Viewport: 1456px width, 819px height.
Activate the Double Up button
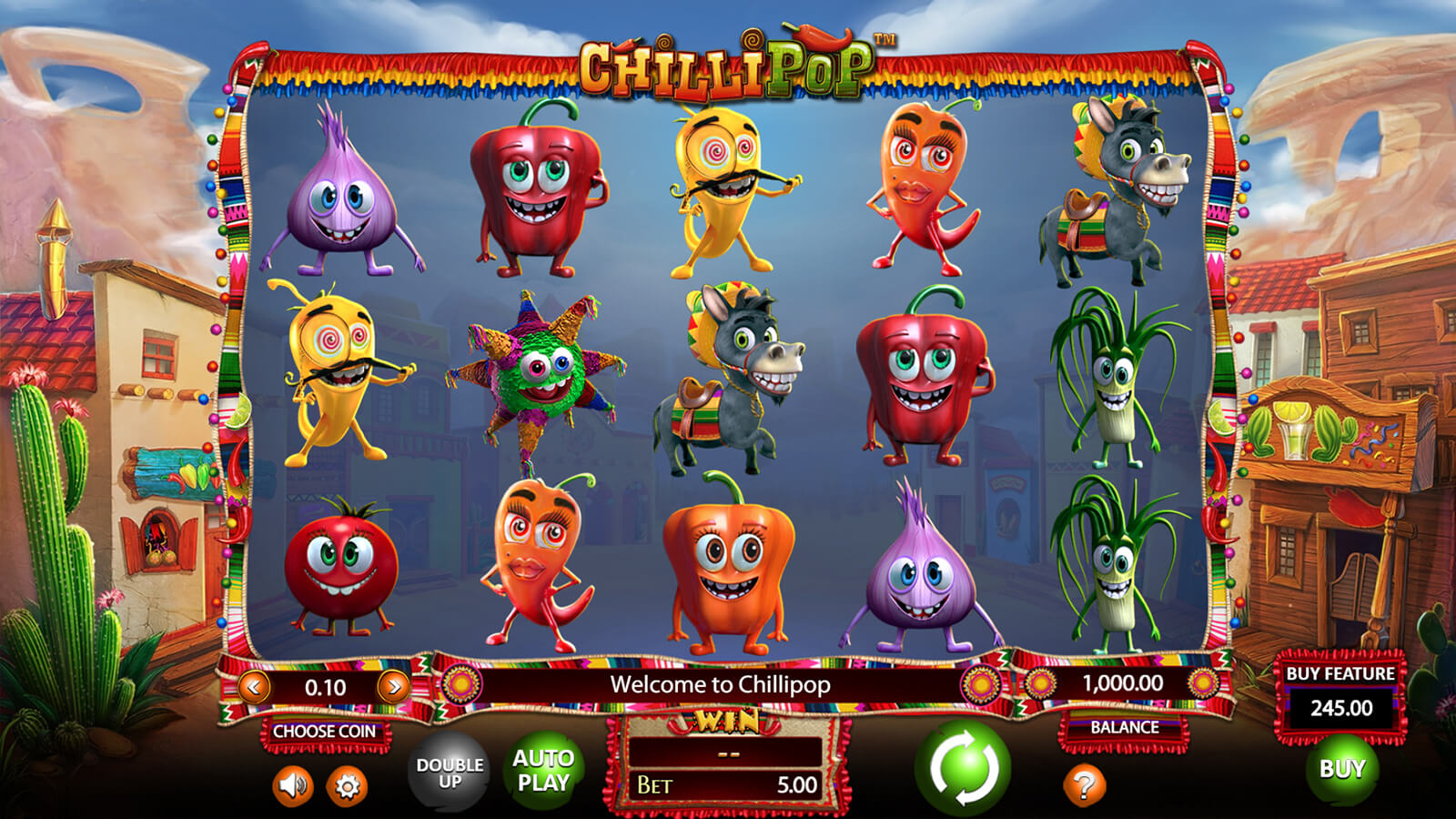450,773
